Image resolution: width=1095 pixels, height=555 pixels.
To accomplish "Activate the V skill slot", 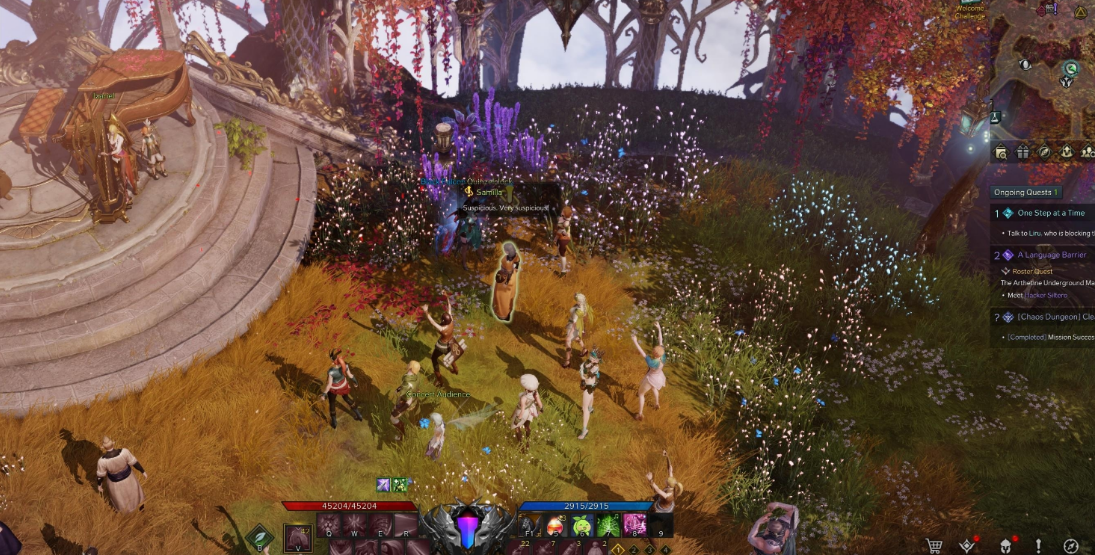I will click(x=297, y=537).
